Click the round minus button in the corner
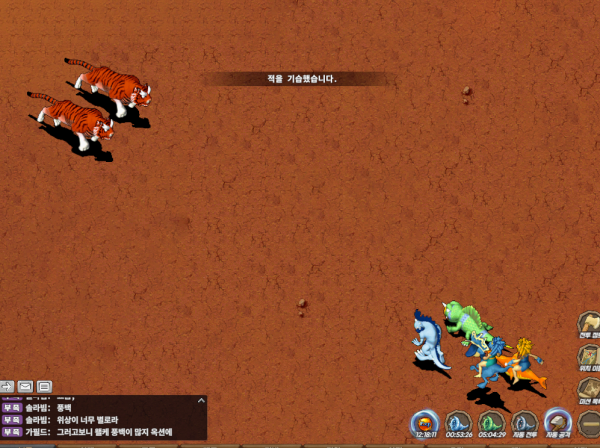Viewport: 600px width, 448px height. coord(590,423)
